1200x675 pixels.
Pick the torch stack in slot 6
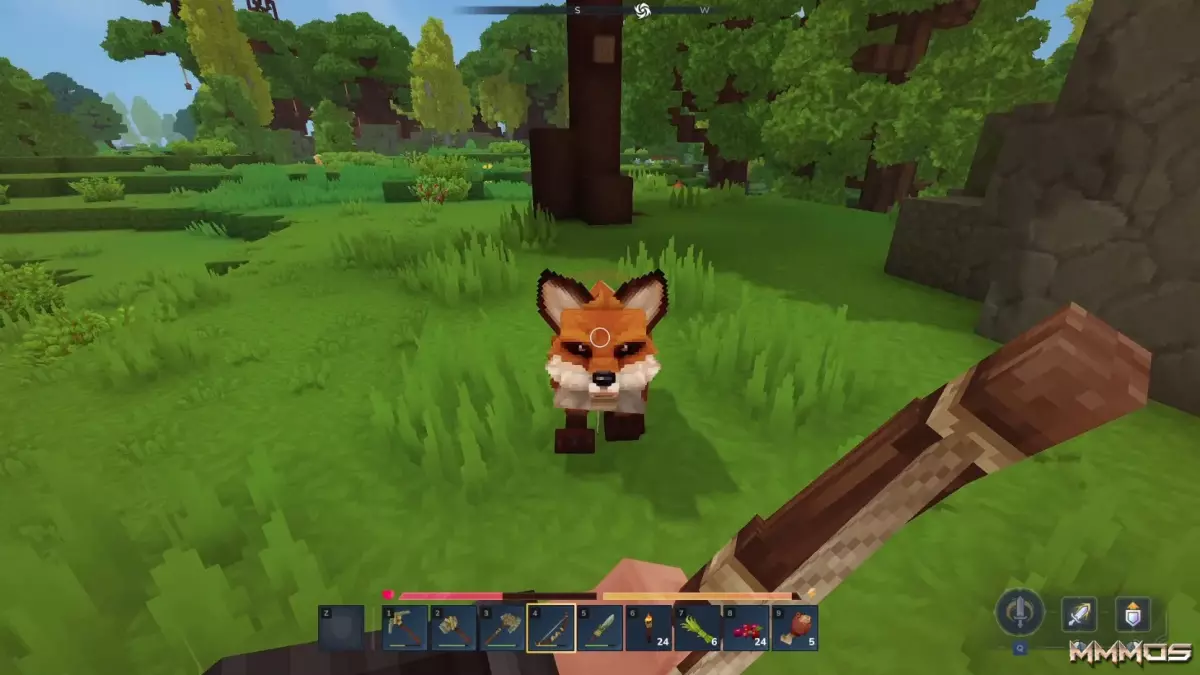click(x=648, y=628)
